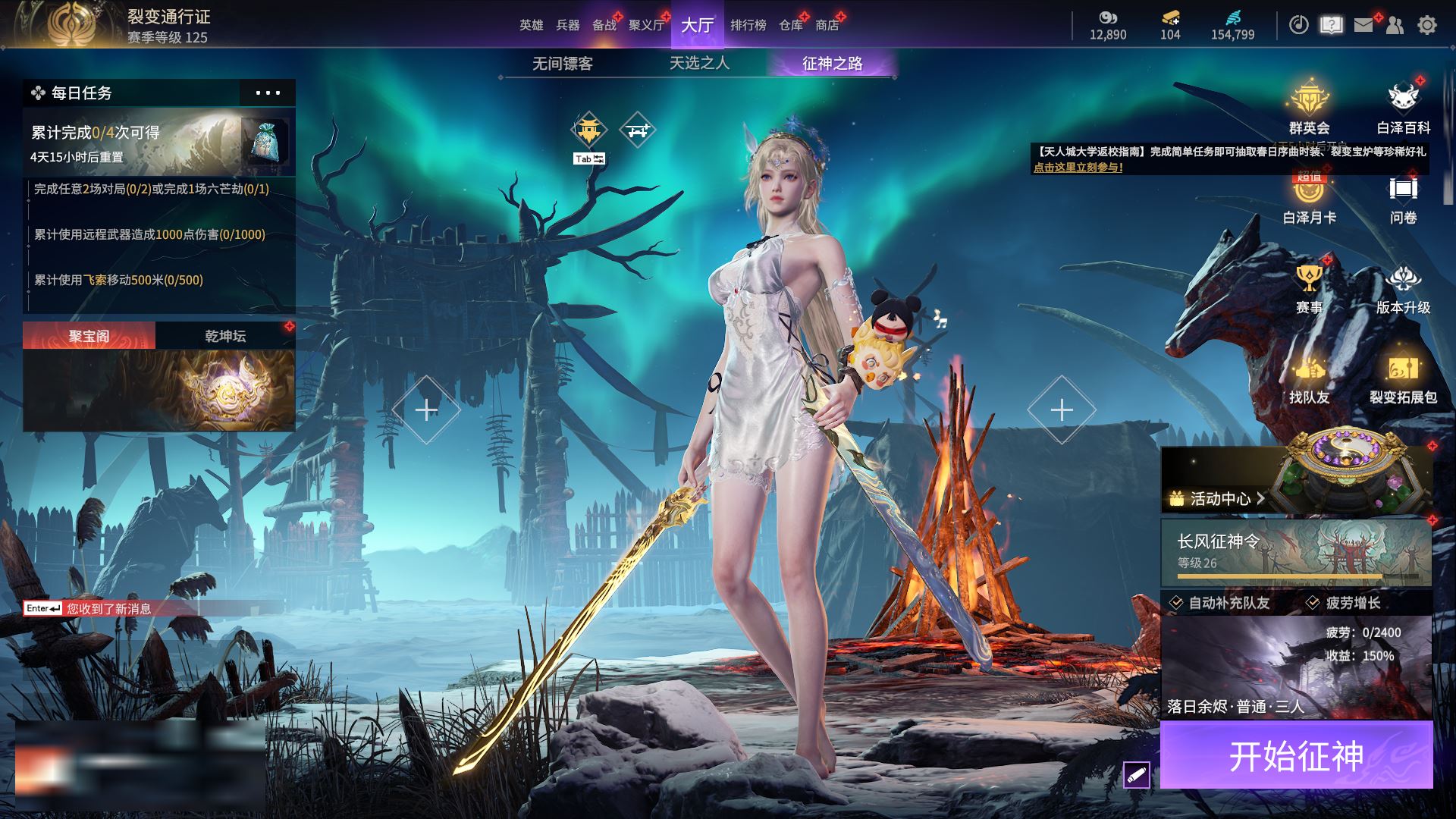Open the 英雄 heroes menu
The height and width of the screenshot is (819, 1456).
tap(531, 25)
